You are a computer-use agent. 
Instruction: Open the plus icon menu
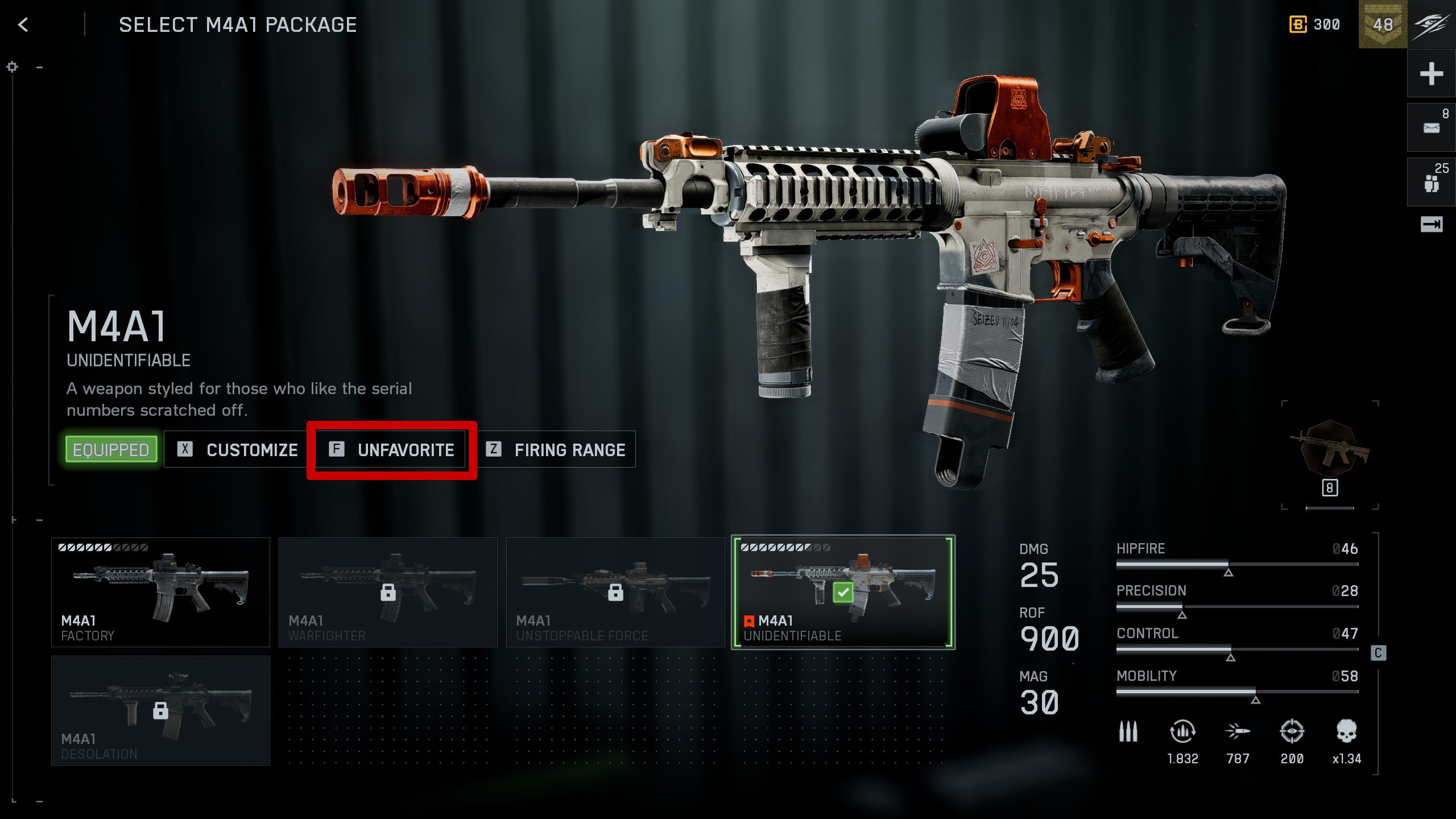coord(1431,74)
